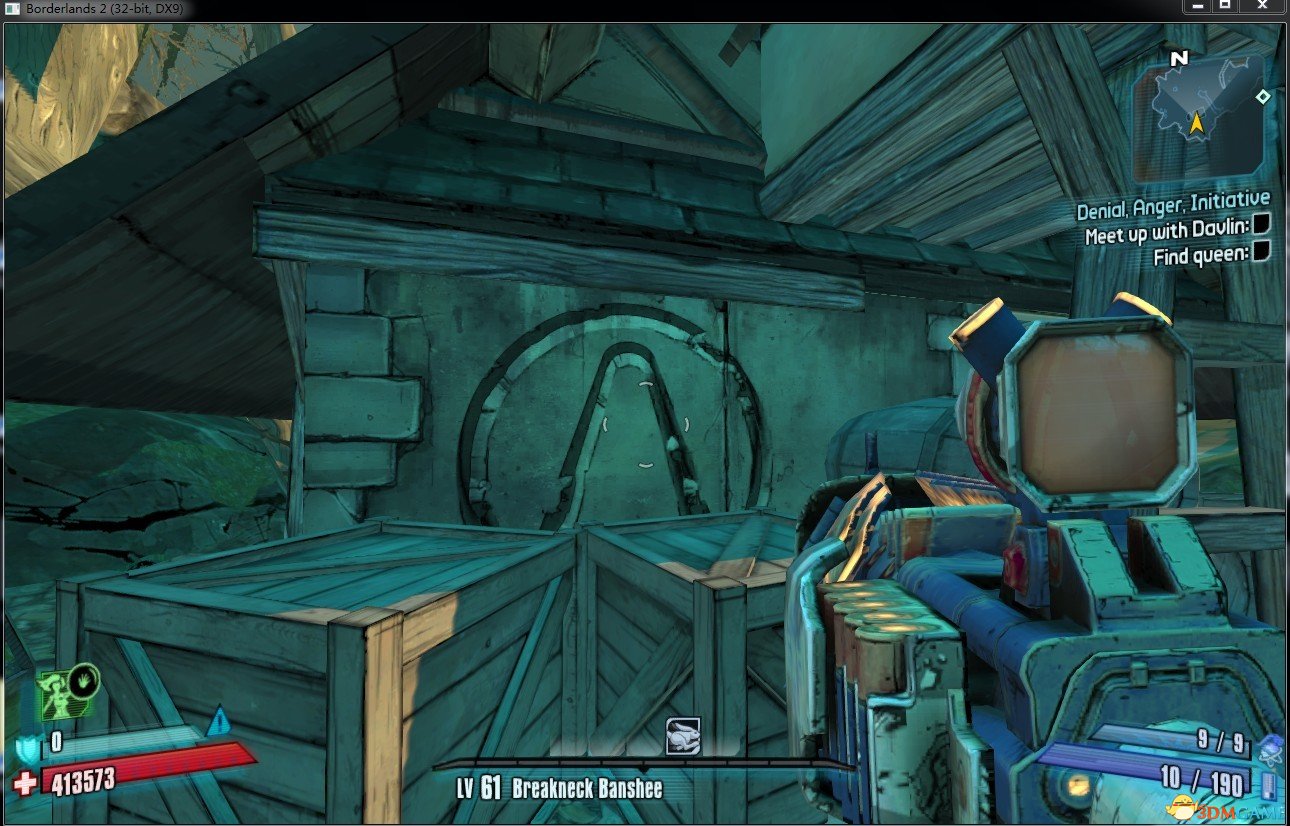Click the white icon above Breakneck Banshee

pyautogui.click(x=683, y=736)
